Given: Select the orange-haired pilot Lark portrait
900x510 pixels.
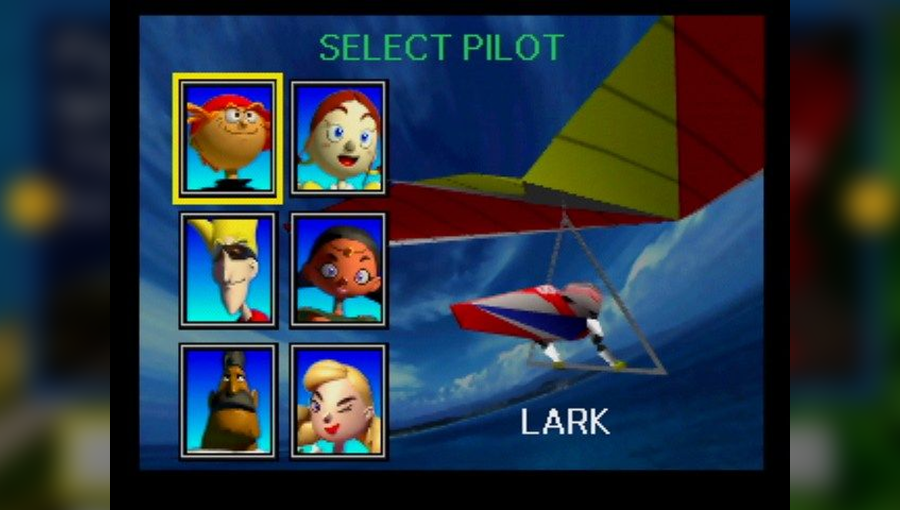Looking at the screenshot, I should [227, 137].
